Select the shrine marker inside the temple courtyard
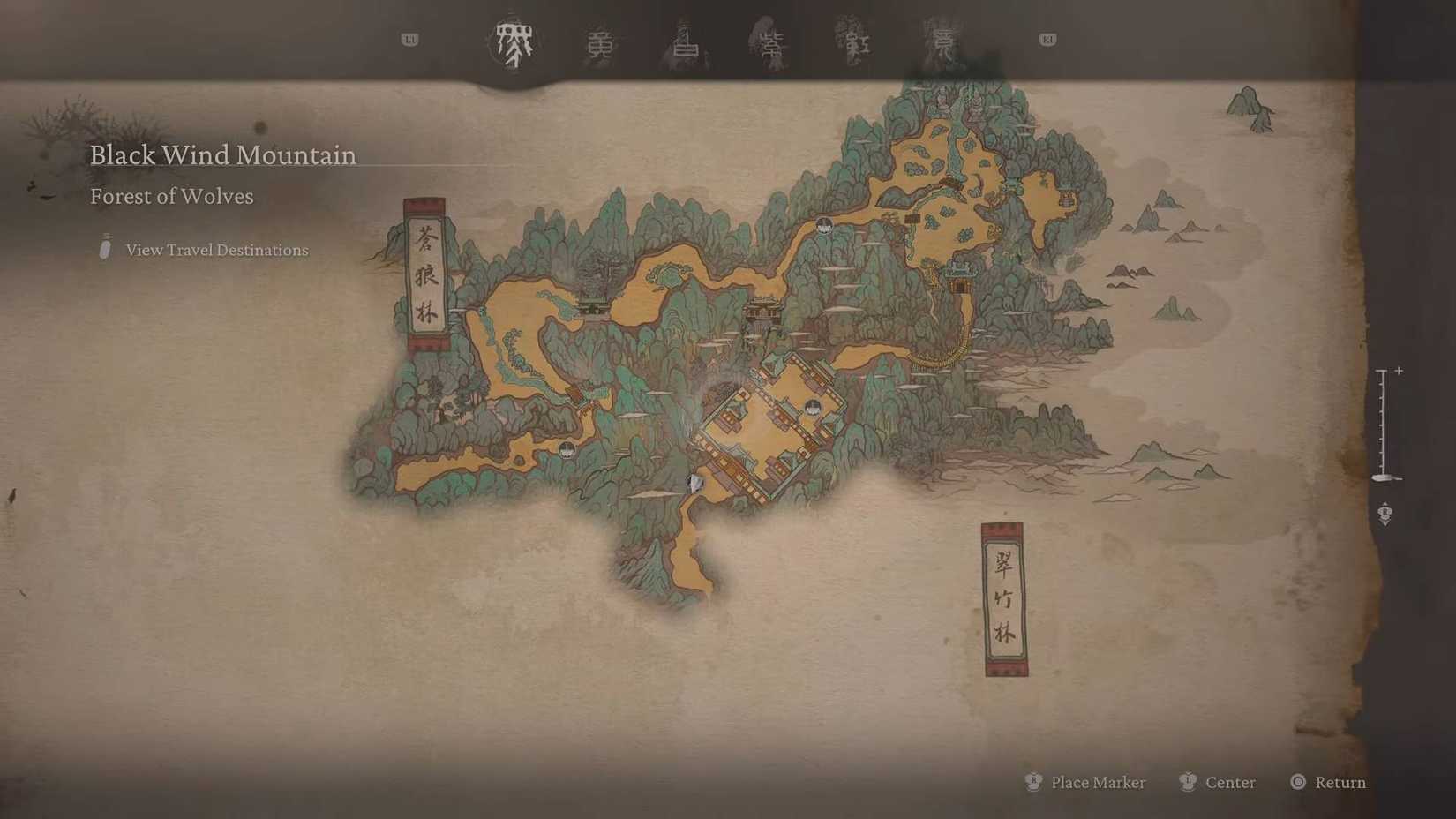The width and height of the screenshot is (1456, 819). [811, 405]
